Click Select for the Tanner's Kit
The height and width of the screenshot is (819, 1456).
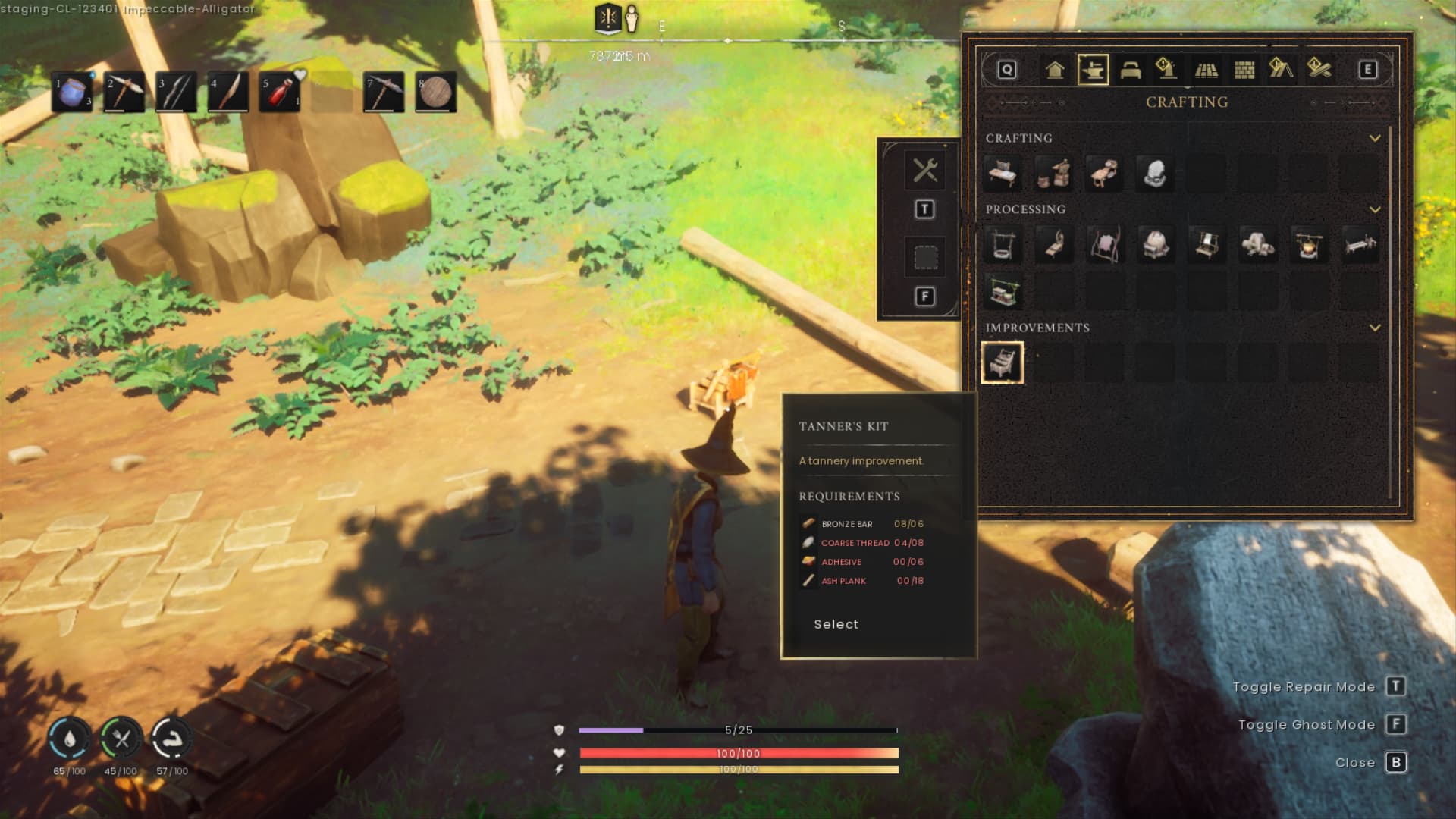pyautogui.click(x=836, y=624)
